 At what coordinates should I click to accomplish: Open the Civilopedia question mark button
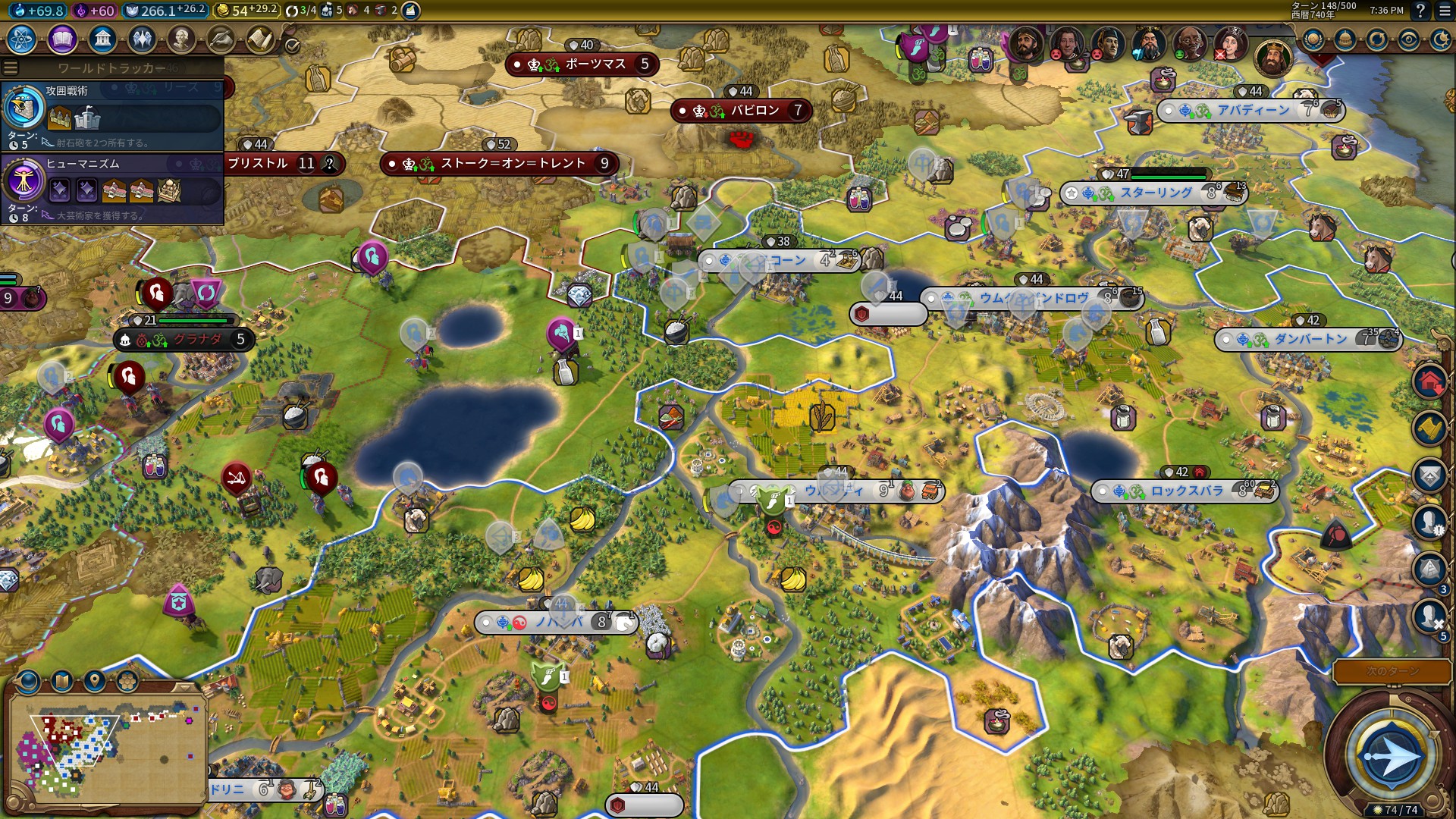tap(1420, 11)
